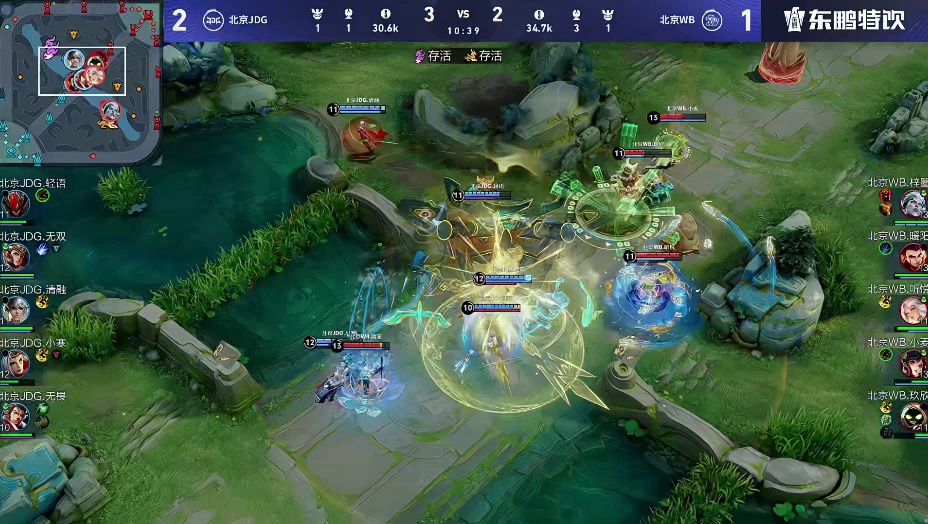This screenshot has height=524, width=928.
Task: Select the 北京WB.小麦 player portrait
Action: coord(912,363)
